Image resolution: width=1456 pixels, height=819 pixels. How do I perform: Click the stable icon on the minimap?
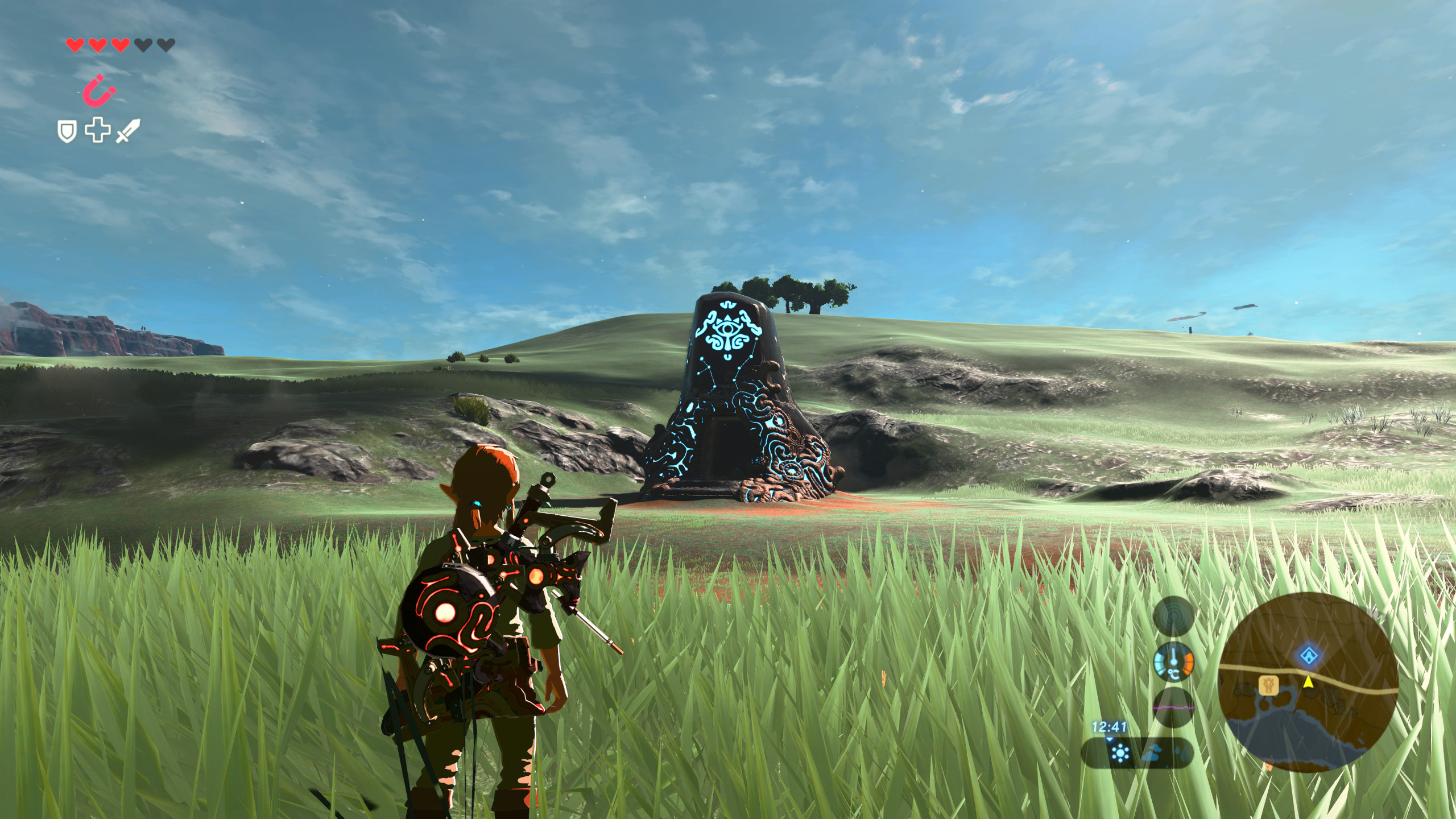1269,685
